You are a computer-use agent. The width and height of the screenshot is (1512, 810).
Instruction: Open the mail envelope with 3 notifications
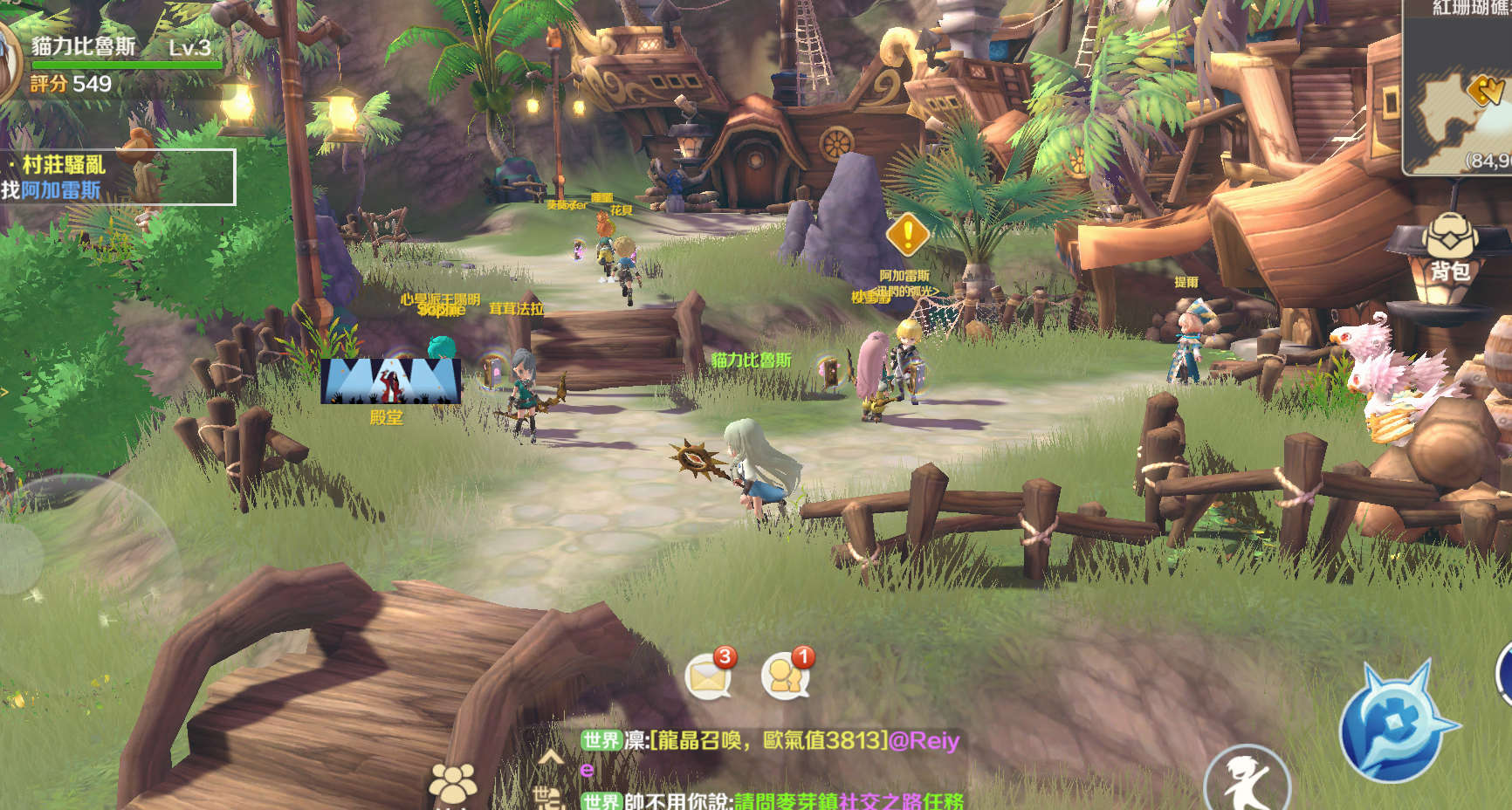point(709,675)
